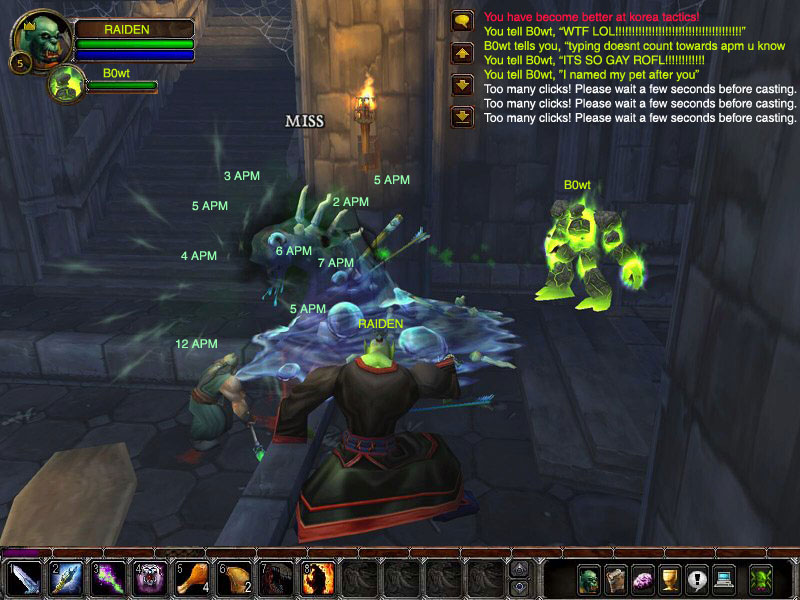Image resolution: width=800 pixels, height=600 pixels.
Task: Open the main menu computer button
Action: pyautogui.click(x=723, y=579)
